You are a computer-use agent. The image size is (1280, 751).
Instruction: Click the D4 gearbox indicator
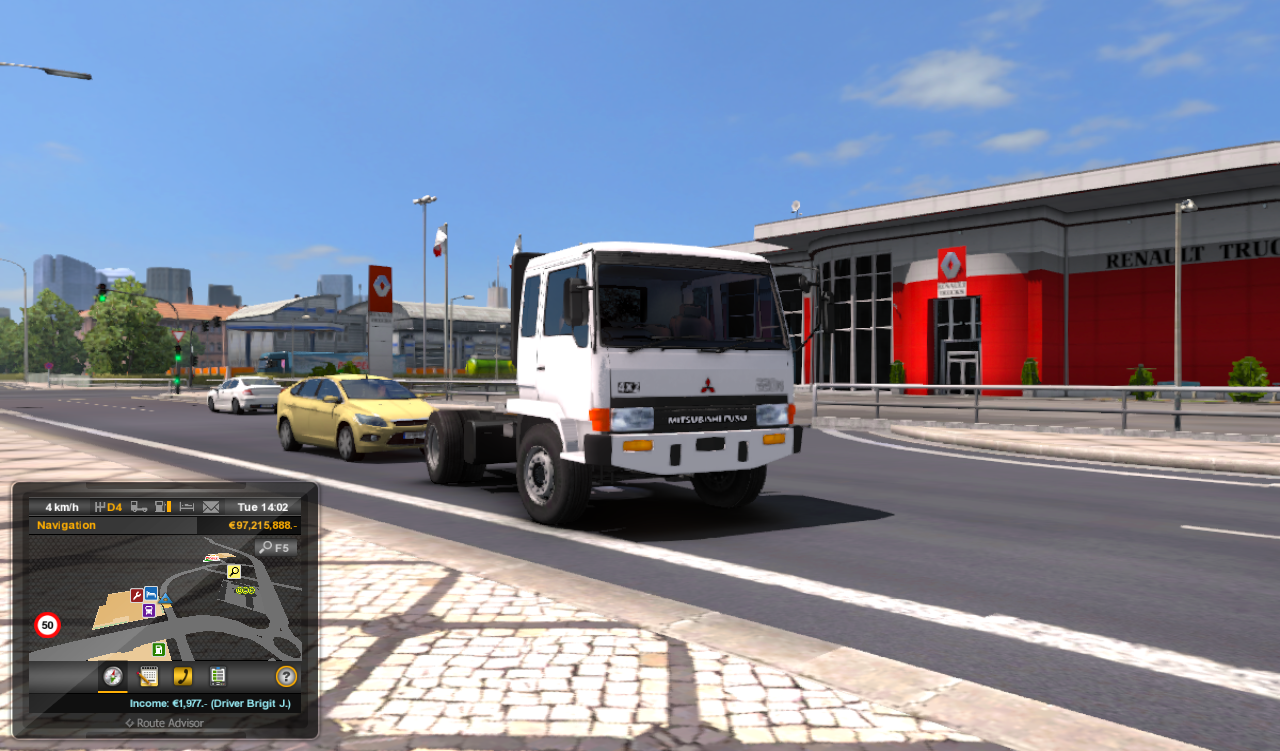(113, 507)
